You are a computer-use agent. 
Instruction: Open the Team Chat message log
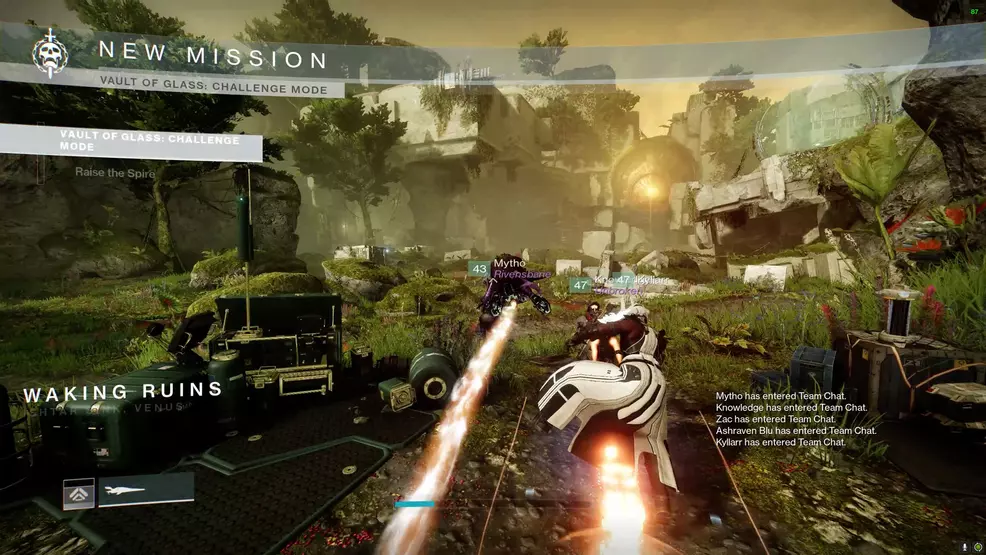click(x=796, y=419)
